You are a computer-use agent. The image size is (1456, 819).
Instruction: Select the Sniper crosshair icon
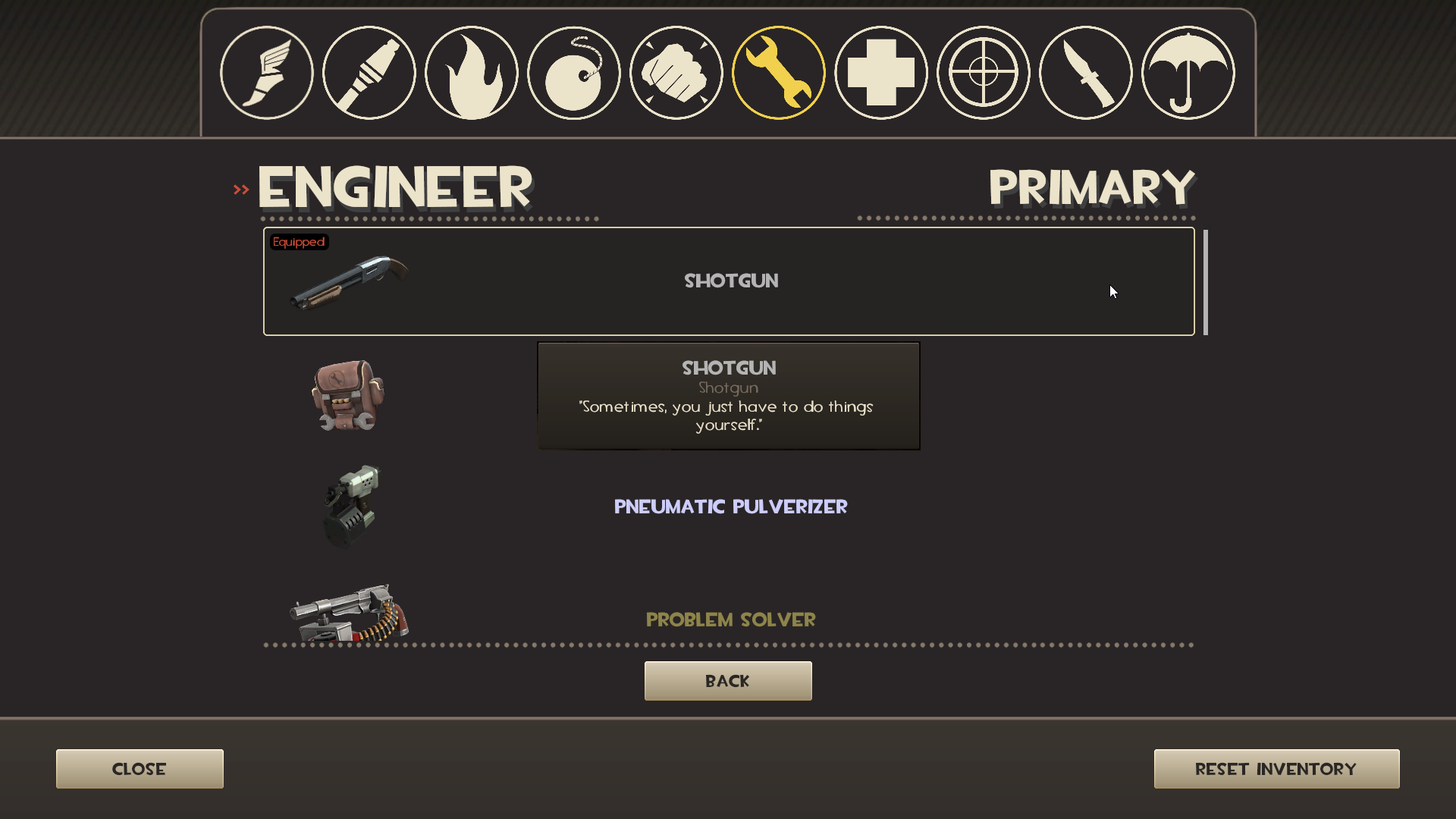click(x=983, y=71)
